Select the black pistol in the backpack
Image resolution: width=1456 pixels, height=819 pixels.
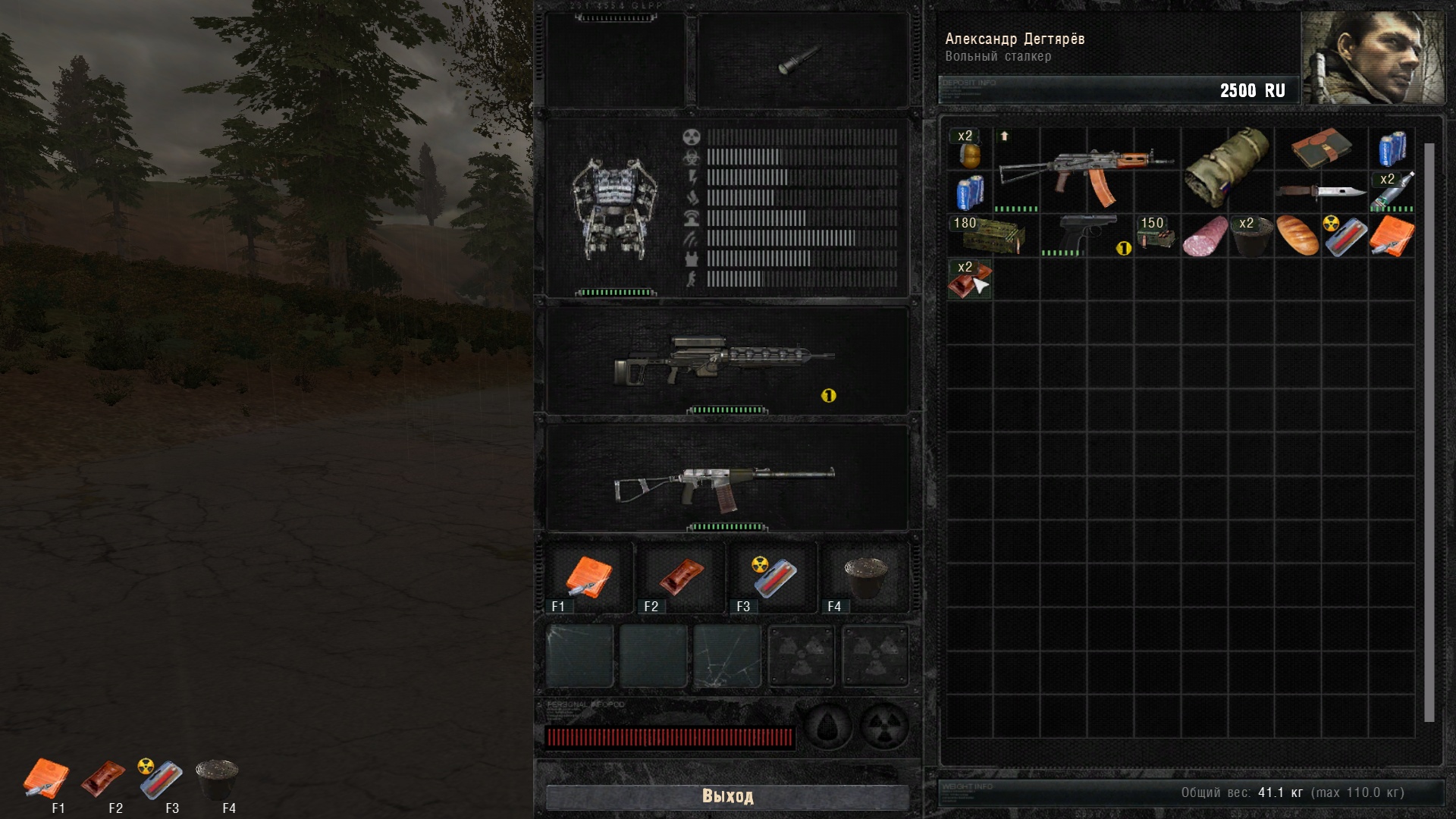[1084, 236]
